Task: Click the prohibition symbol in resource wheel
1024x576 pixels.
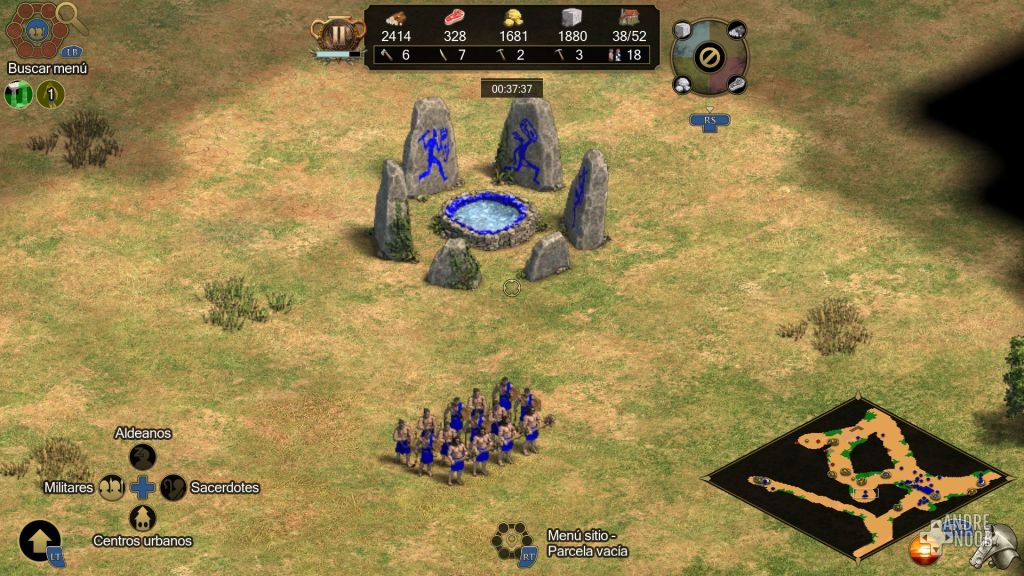Action: [709, 58]
